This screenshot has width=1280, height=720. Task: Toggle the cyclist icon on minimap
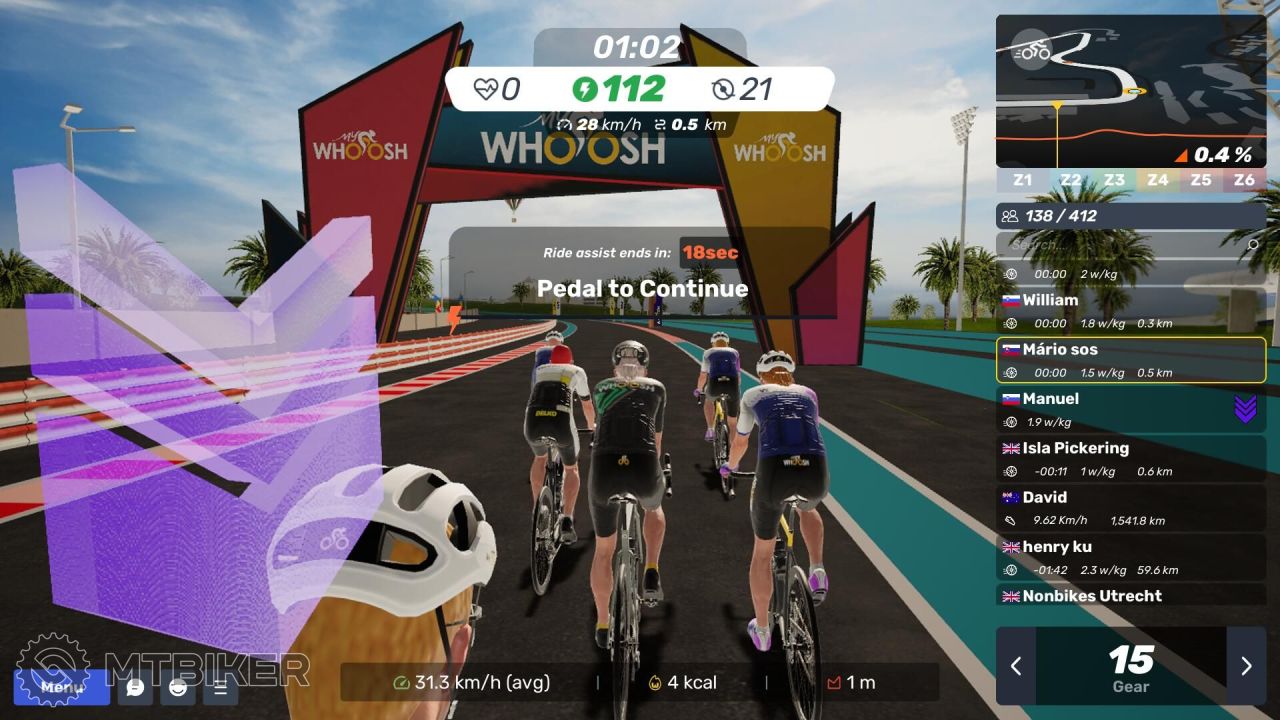[x=1030, y=50]
